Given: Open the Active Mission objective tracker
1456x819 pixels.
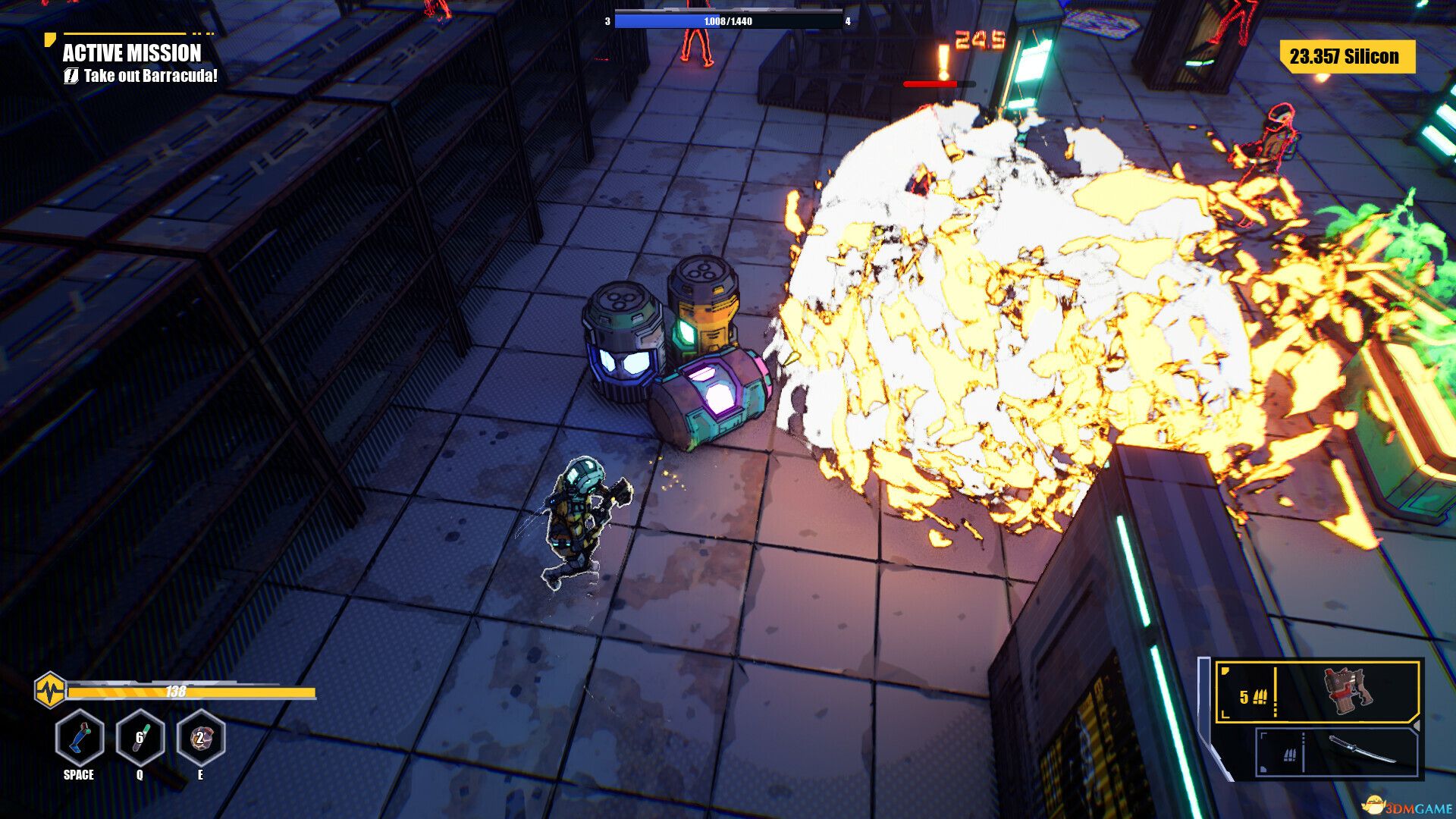Looking at the screenshot, I should pos(133,53).
